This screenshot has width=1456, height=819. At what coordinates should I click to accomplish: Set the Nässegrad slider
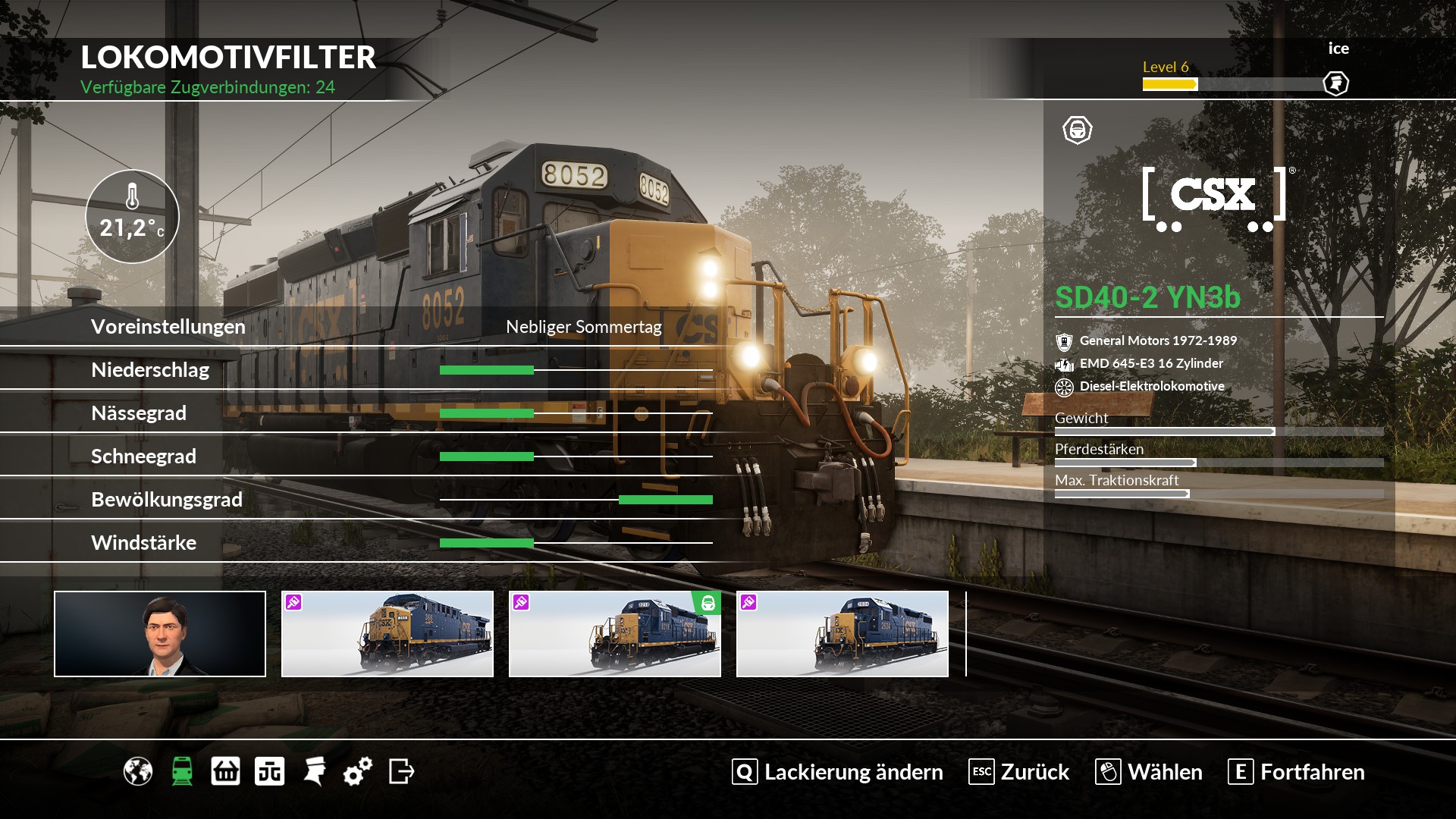534,413
